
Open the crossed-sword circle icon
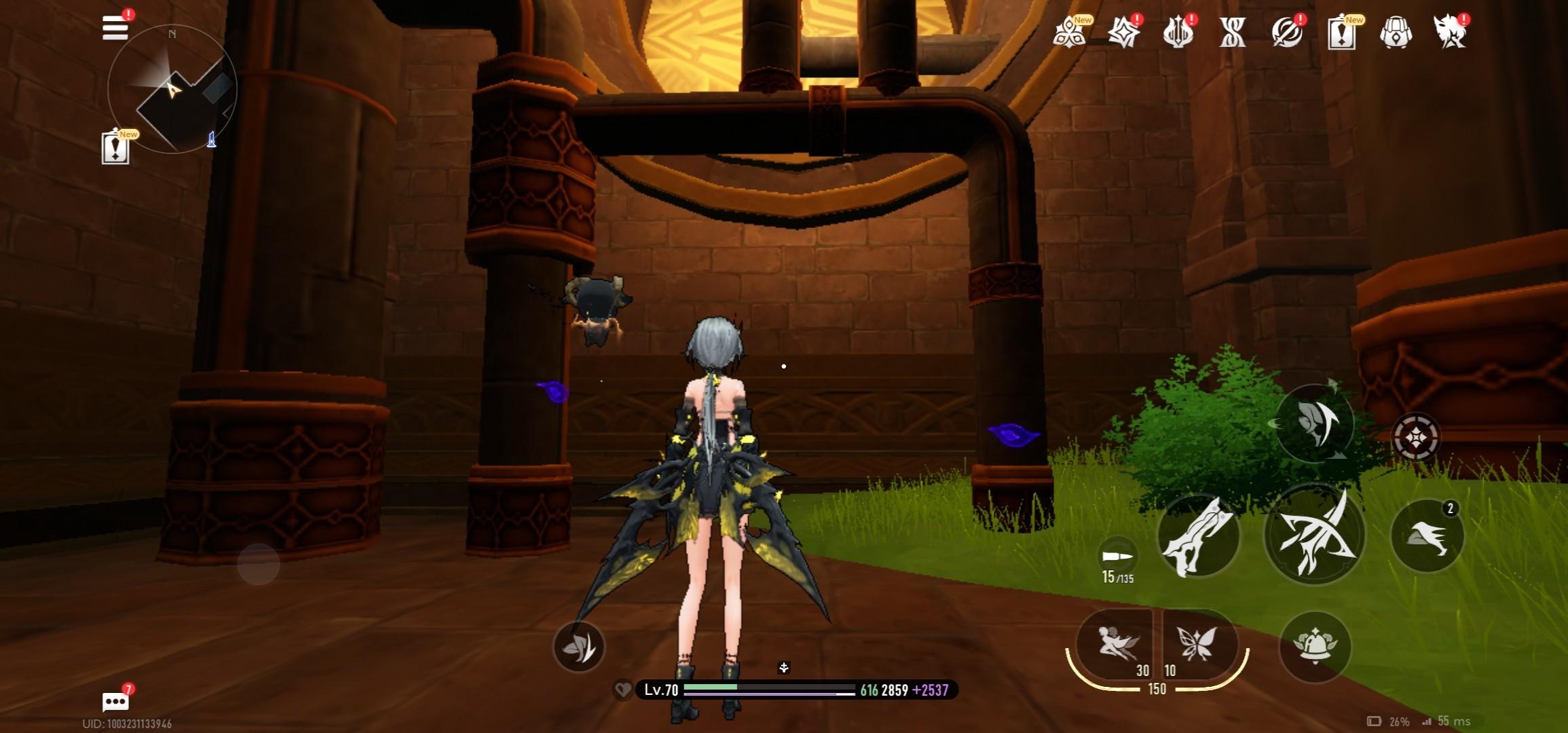pos(1286,32)
